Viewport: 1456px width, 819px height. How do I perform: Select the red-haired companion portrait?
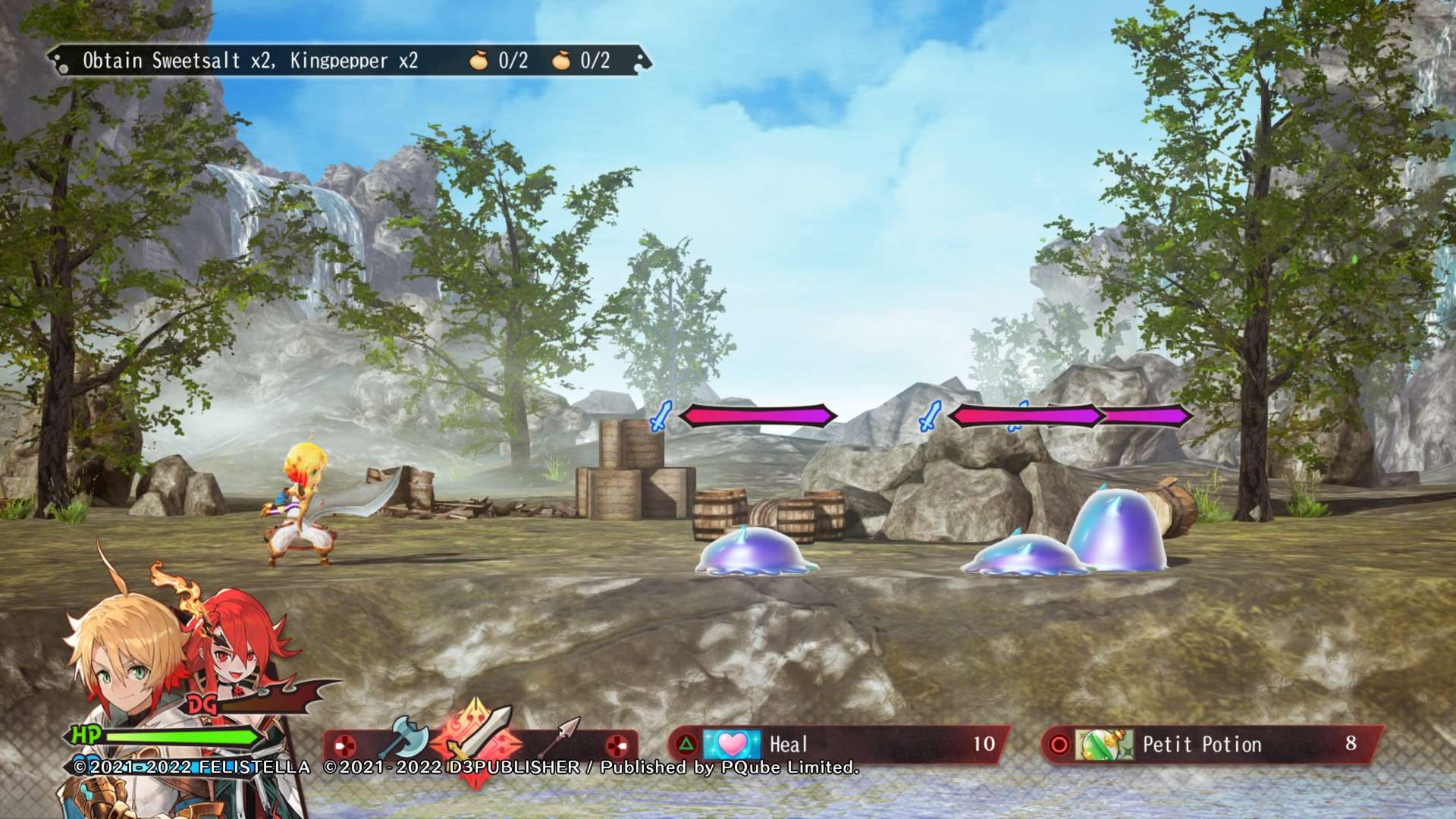click(241, 645)
